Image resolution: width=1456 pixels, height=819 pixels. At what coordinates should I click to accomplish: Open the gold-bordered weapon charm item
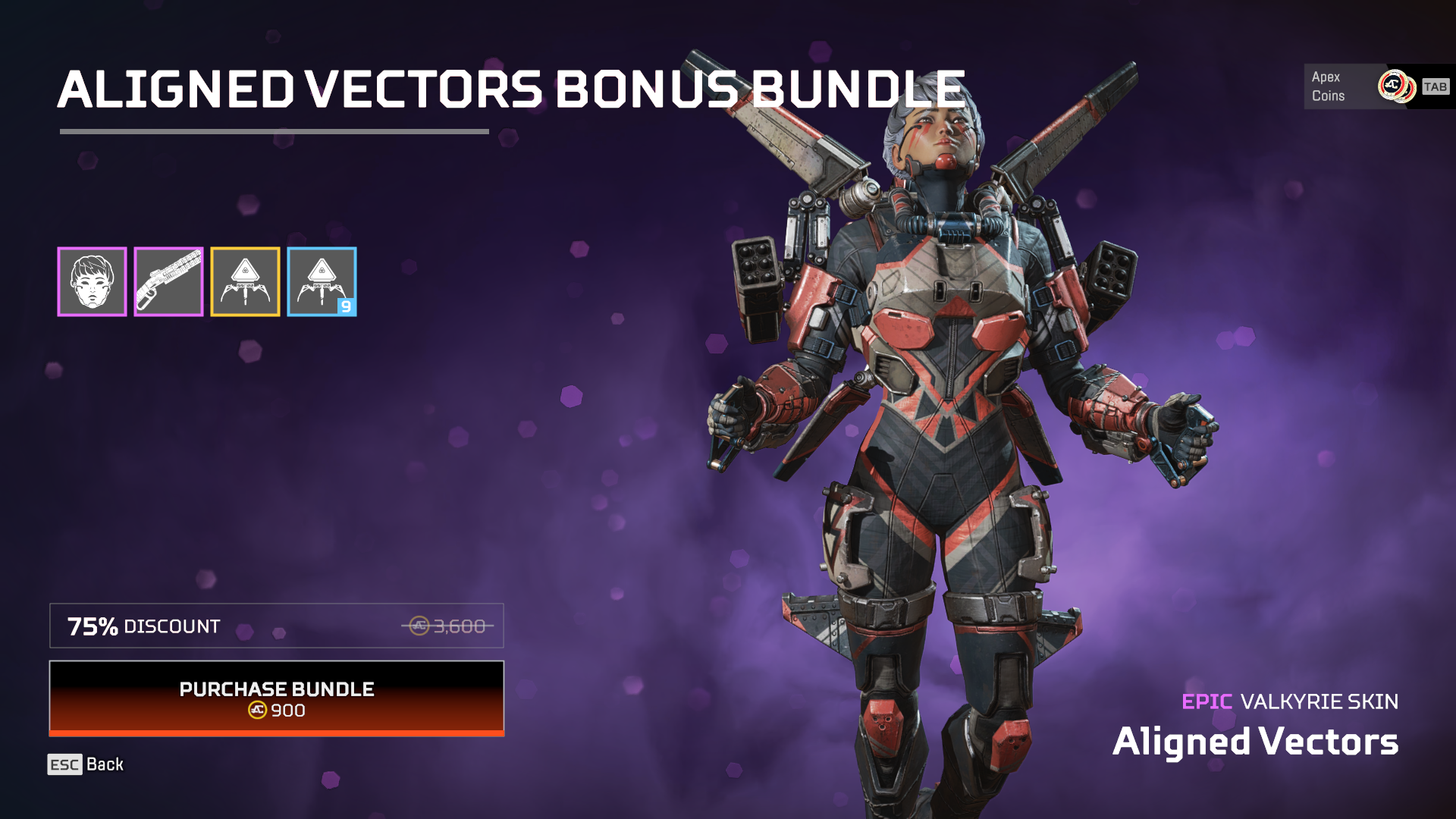(x=245, y=281)
